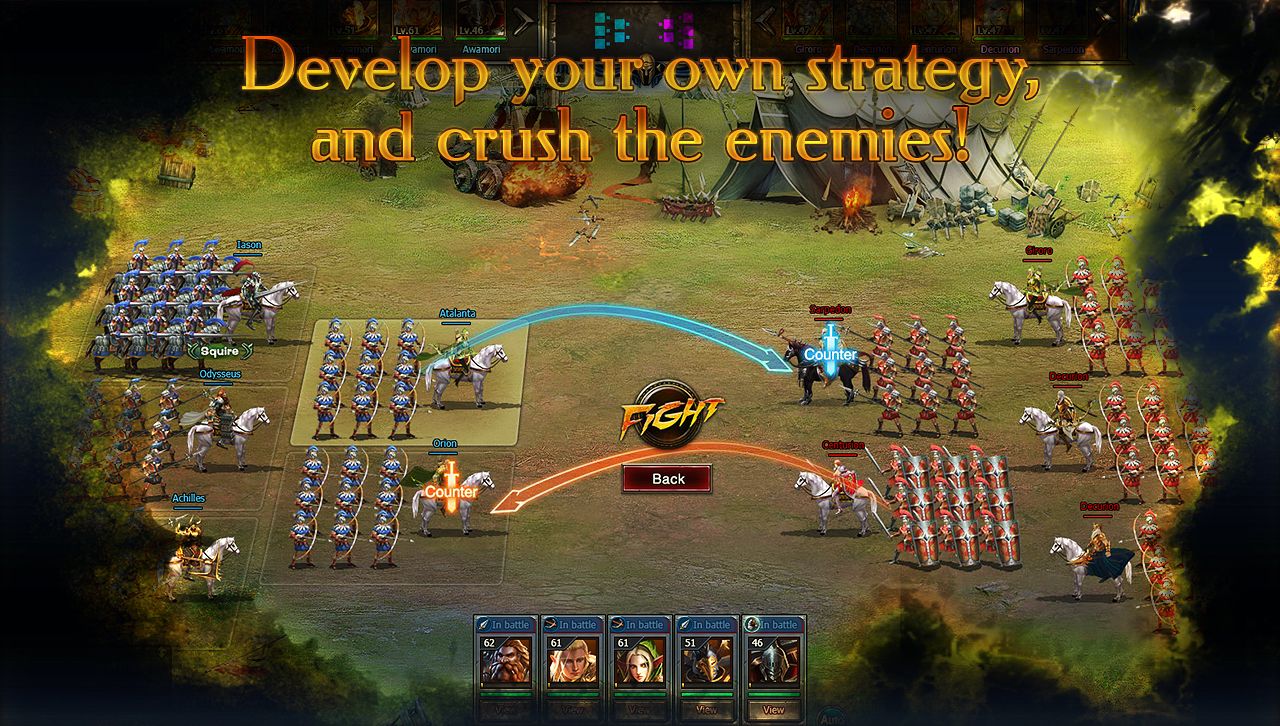This screenshot has width=1280, height=726.
Task: Expand the right arrow next to Awamori's portrait bar
Action: click(523, 19)
